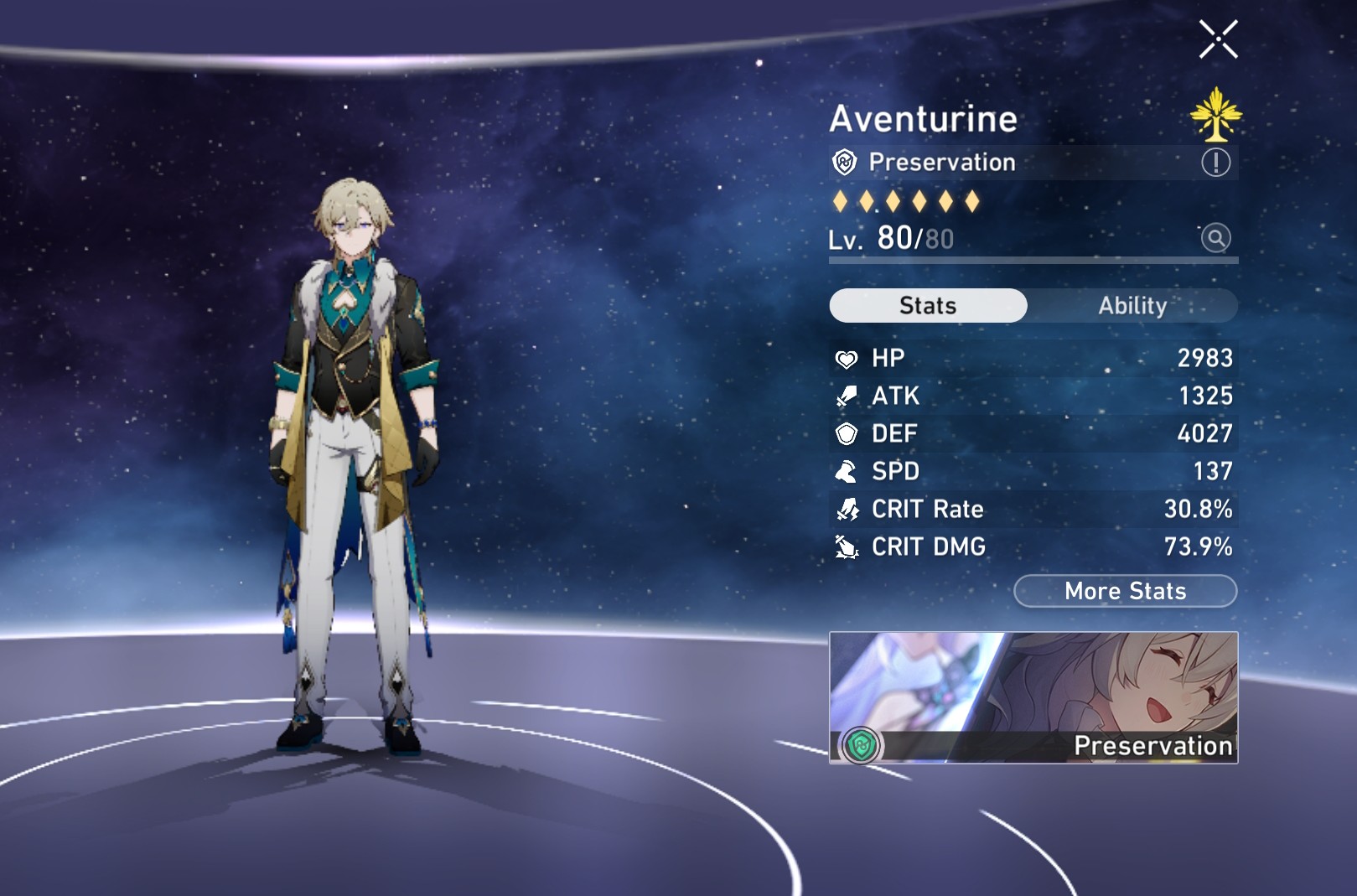Open the equipped Preservation light cone preview
This screenshot has width=1357, height=896.
pos(1031,696)
